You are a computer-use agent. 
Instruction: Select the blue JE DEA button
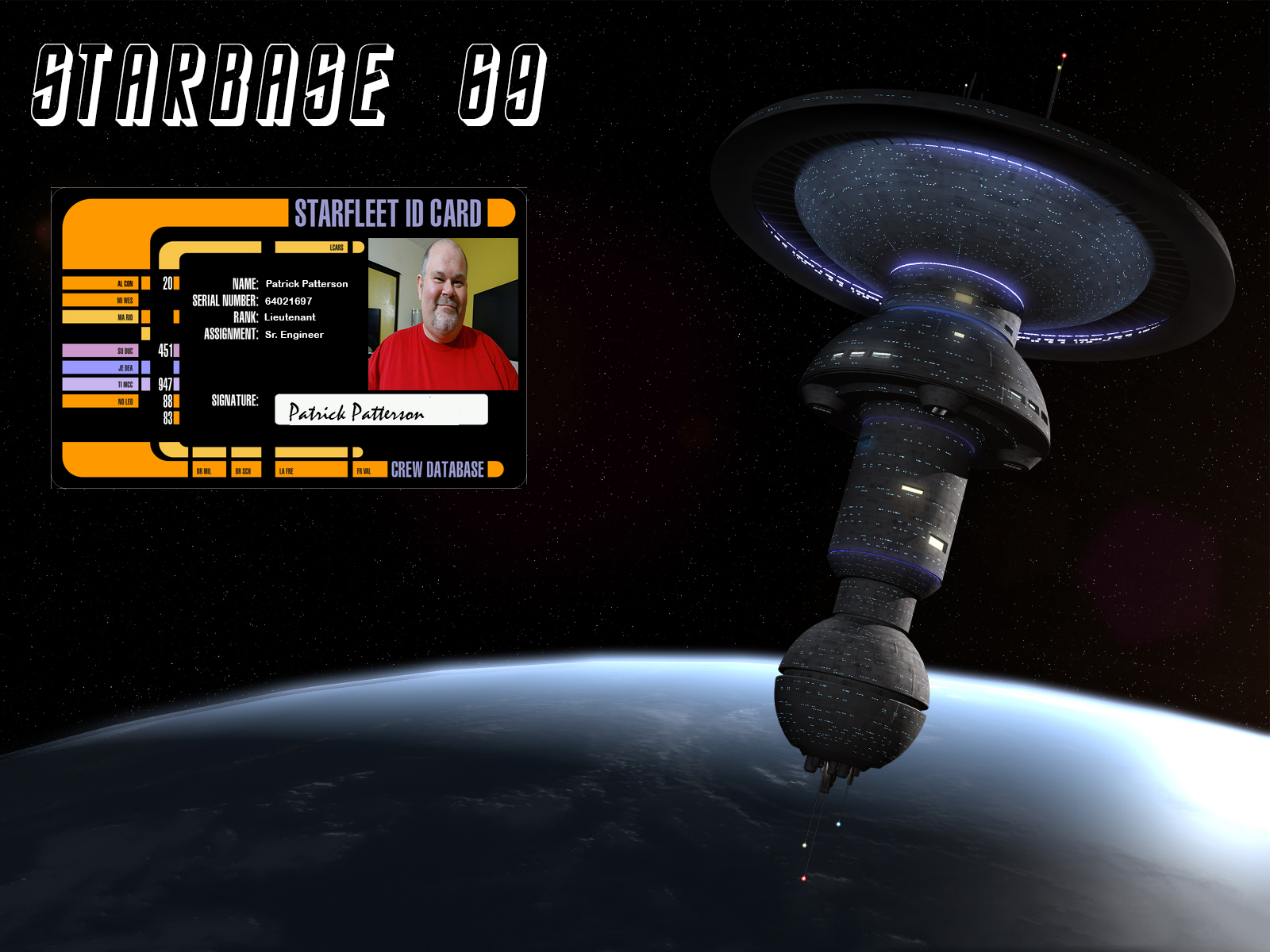click(x=101, y=367)
